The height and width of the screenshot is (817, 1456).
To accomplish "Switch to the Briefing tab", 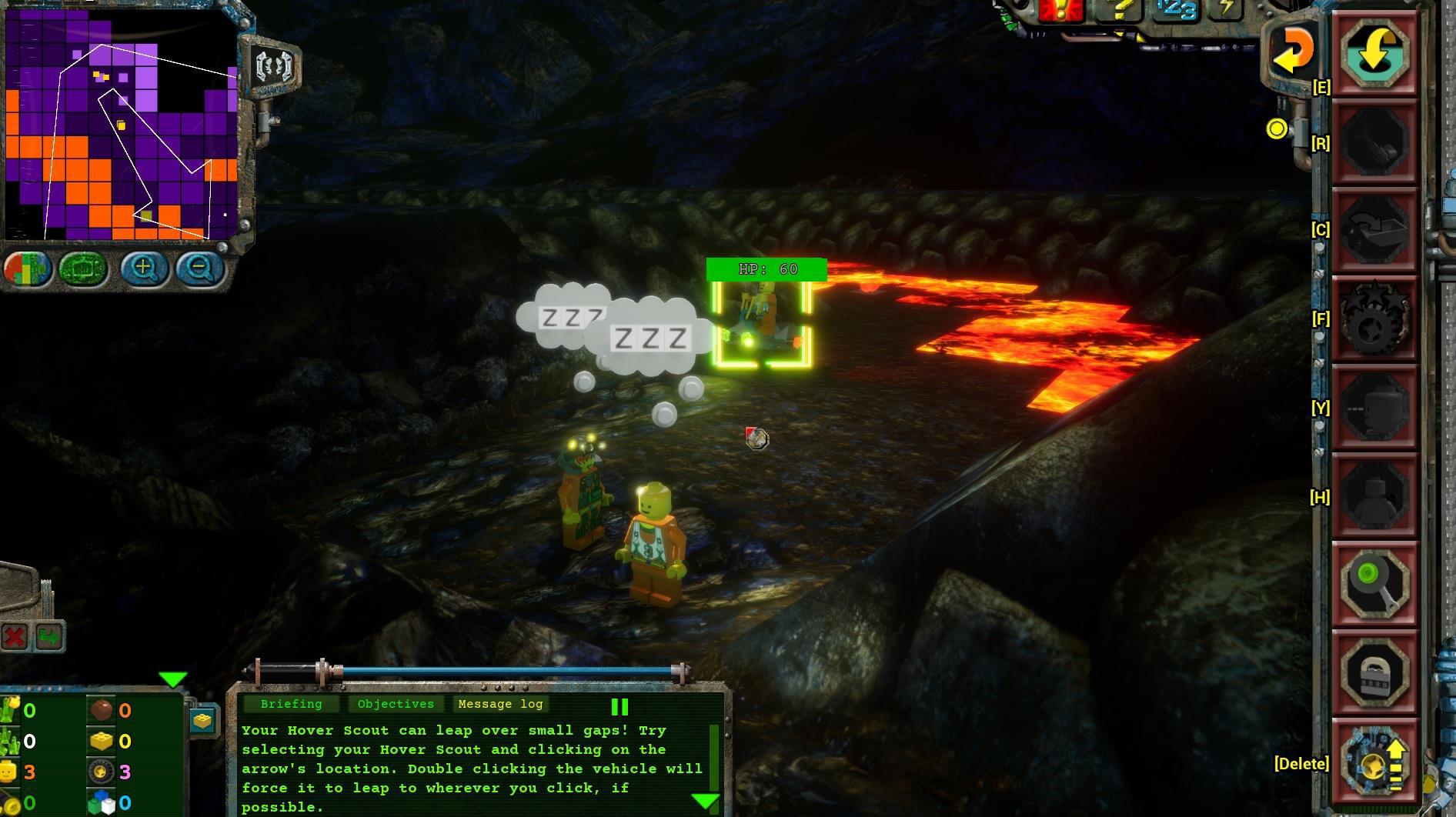I will 291,704.
